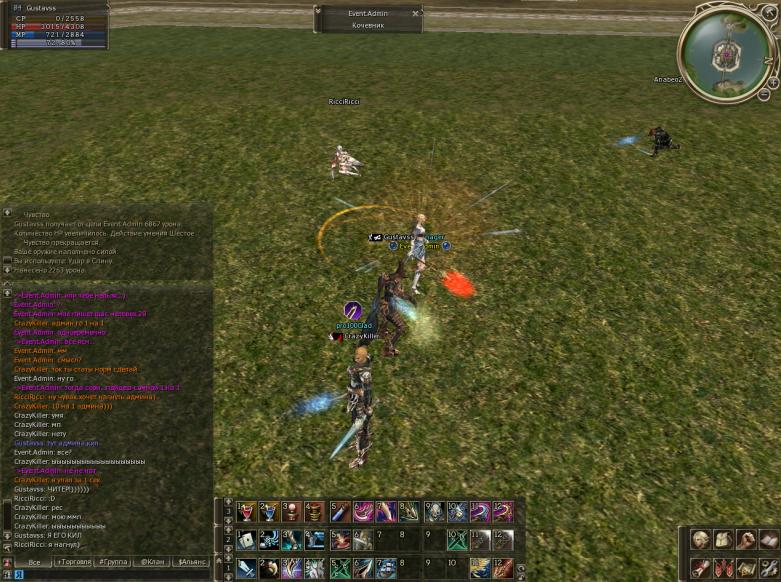The width and height of the screenshot is (781, 582).
Task: Click the chat message input field
Action: point(110,576)
